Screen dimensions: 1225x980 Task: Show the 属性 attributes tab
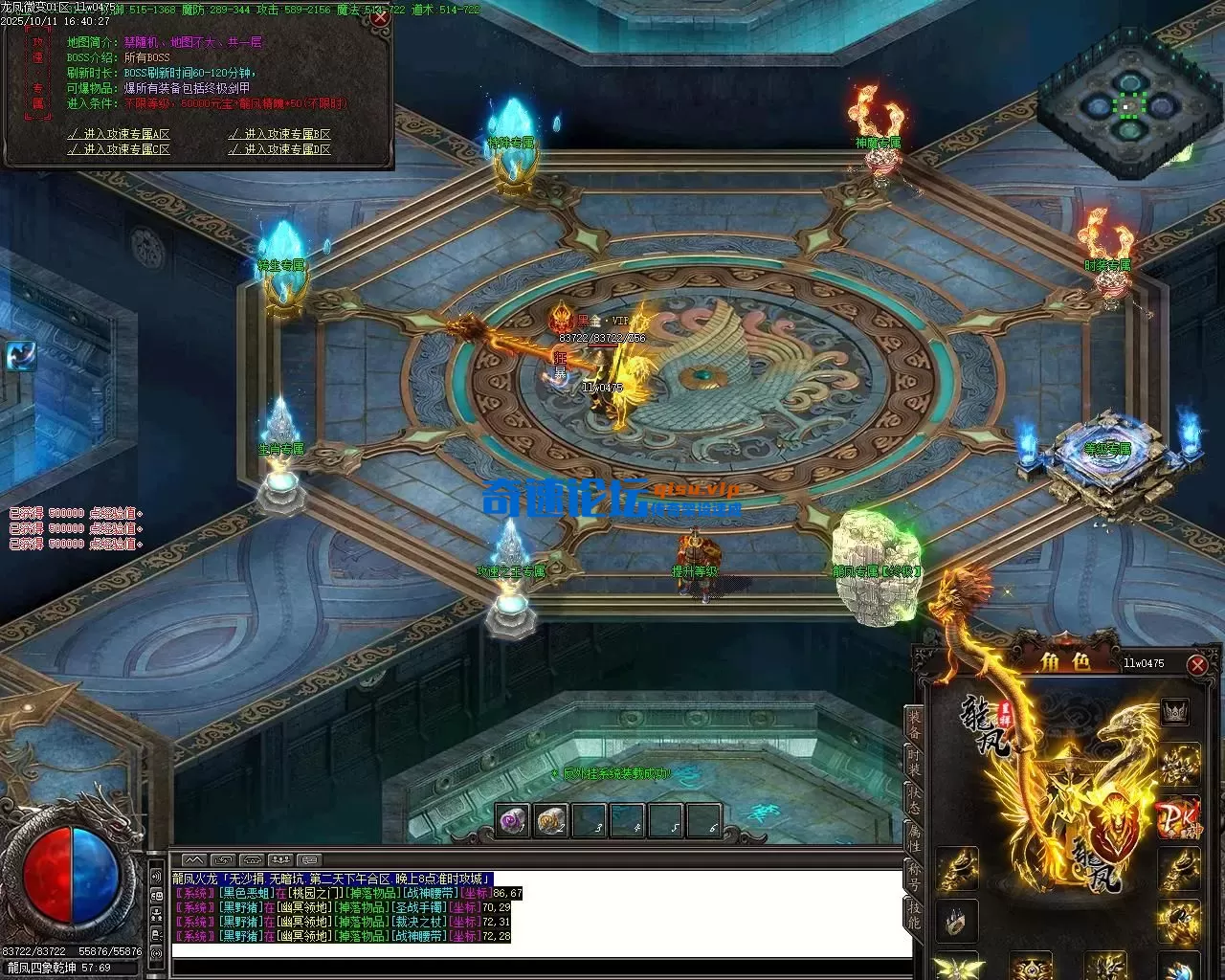click(x=915, y=837)
